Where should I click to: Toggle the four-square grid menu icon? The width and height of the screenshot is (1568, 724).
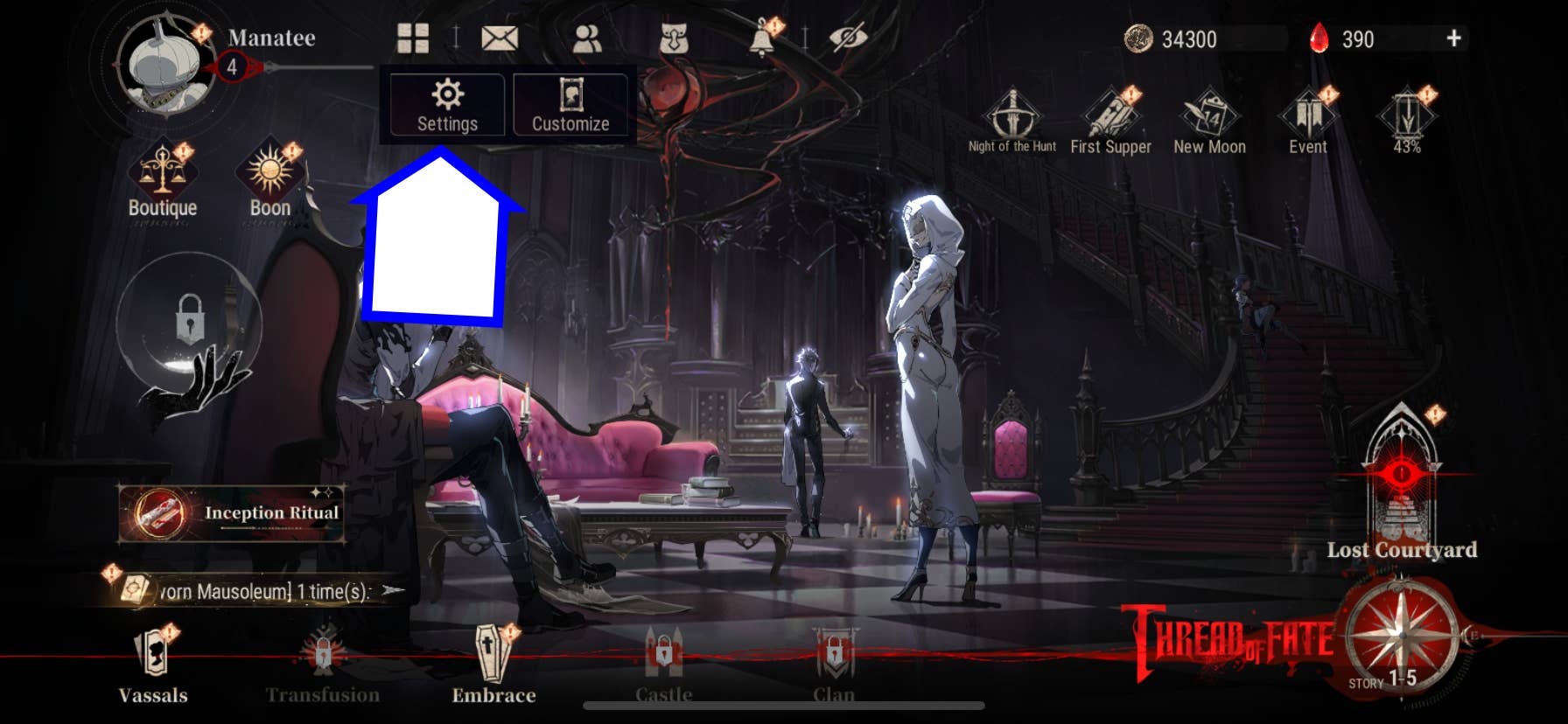[413, 38]
